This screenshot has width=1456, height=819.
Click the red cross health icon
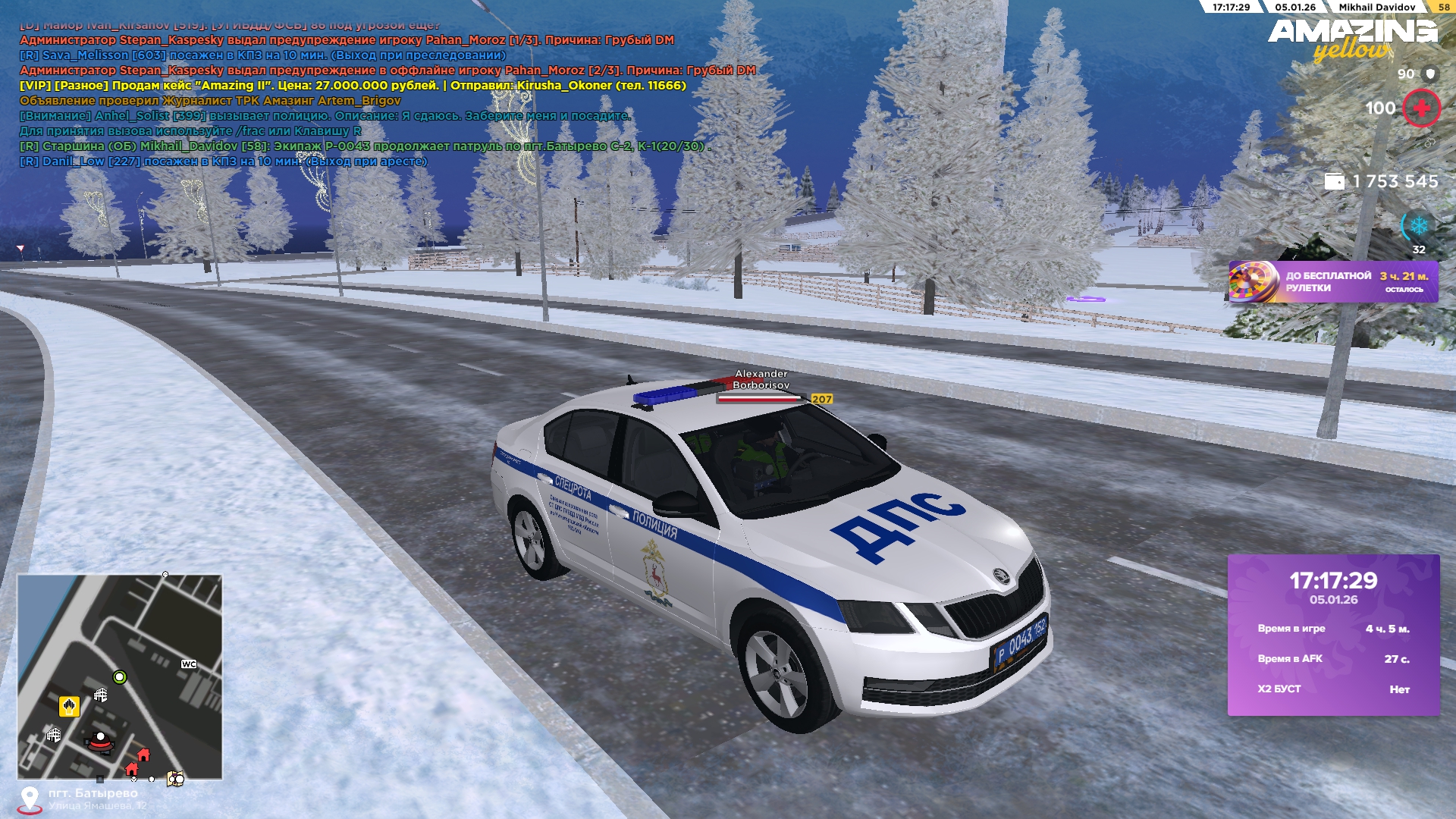1421,108
